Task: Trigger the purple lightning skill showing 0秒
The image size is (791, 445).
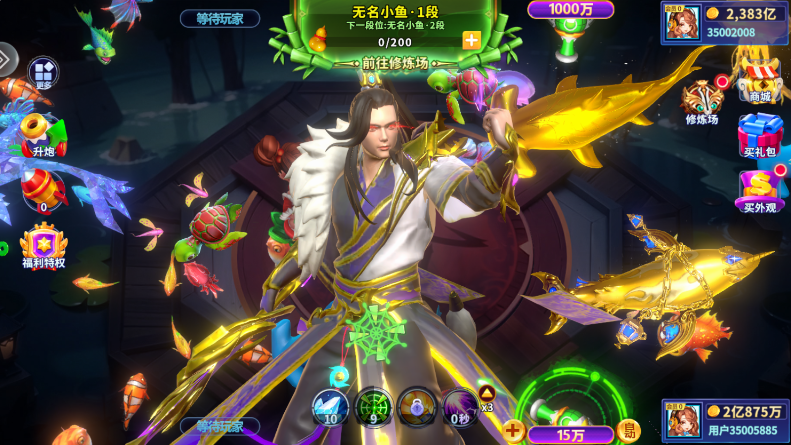Action: [x=460, y=407]
